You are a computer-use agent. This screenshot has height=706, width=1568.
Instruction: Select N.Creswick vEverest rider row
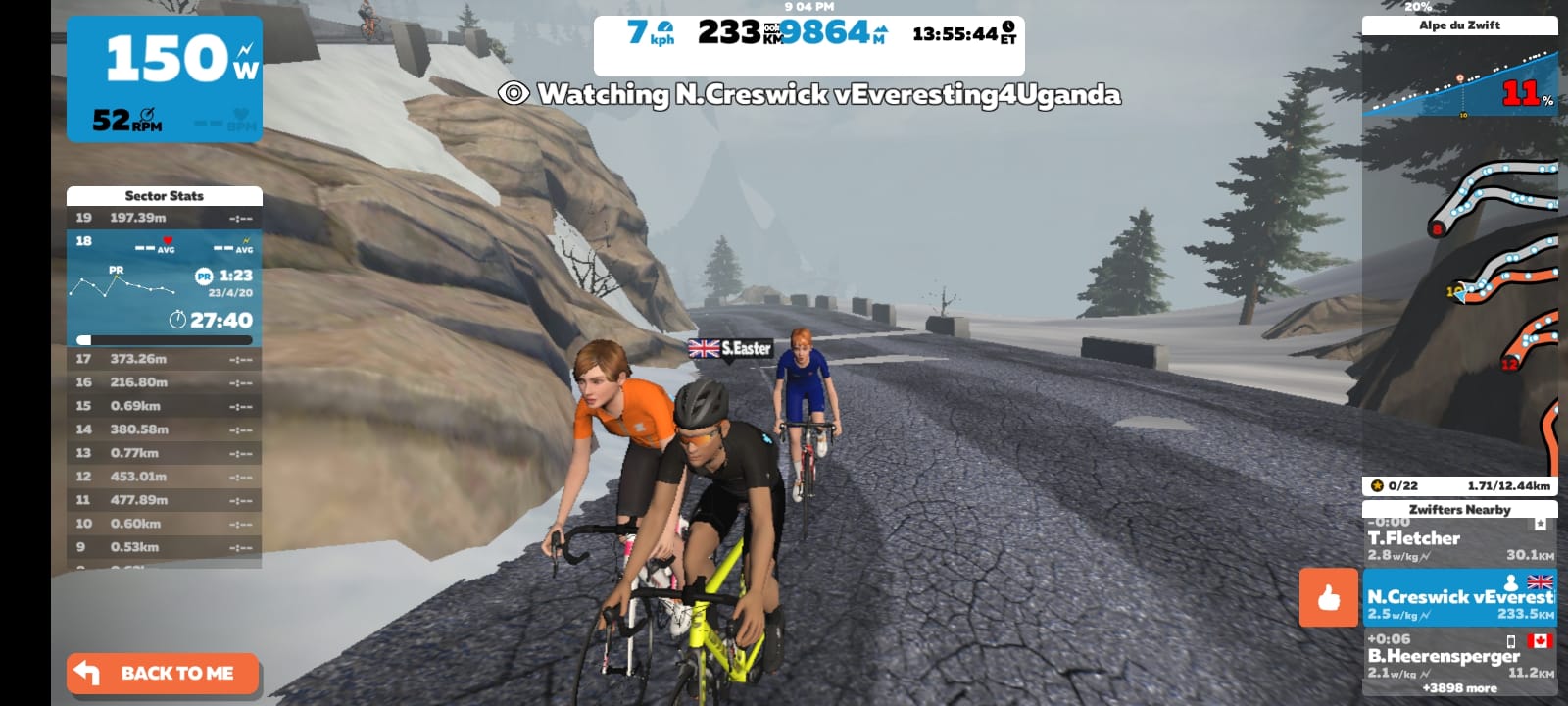(1459, 598)
